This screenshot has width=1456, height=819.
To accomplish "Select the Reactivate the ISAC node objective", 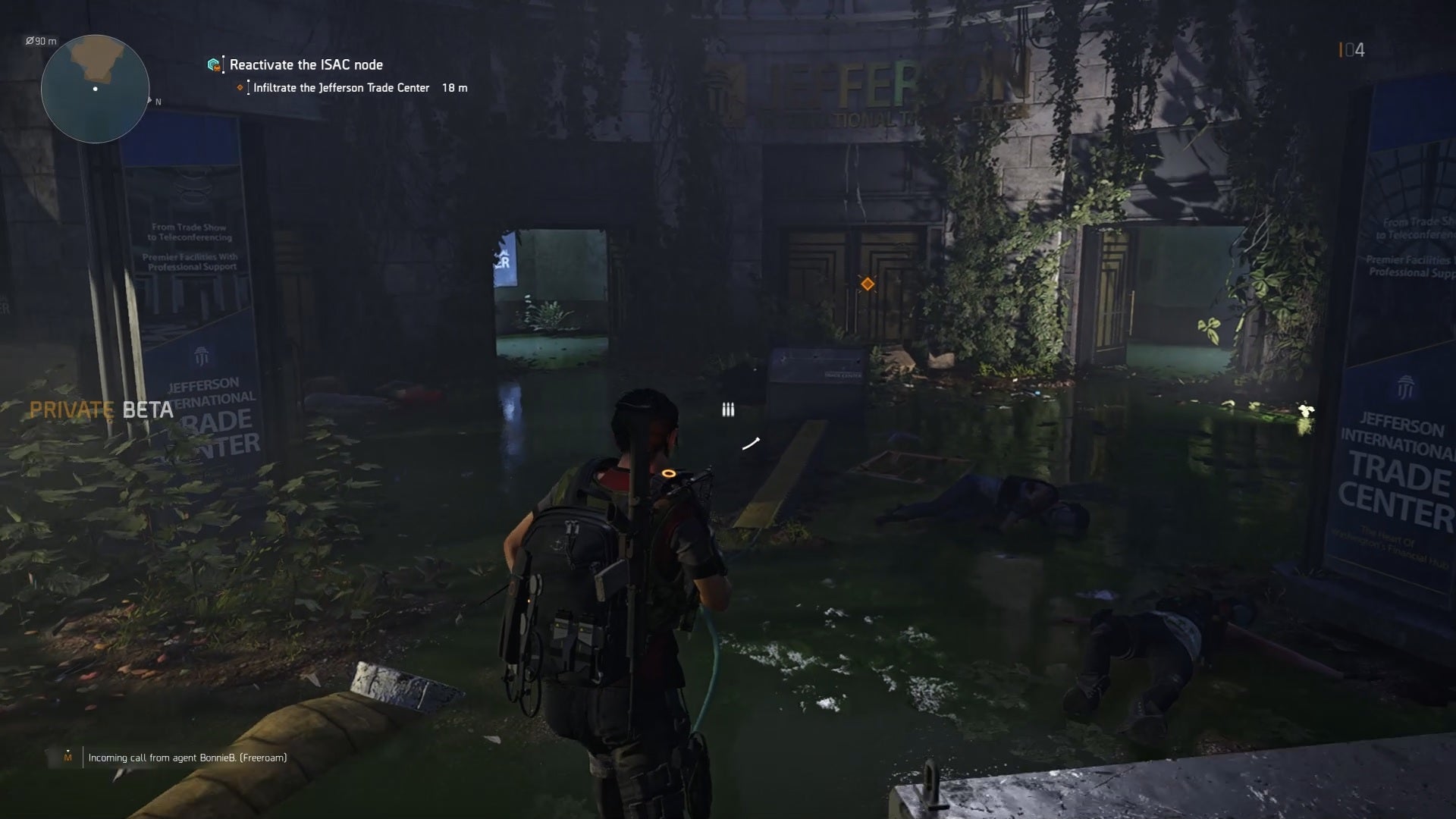I will (x=306, y=64).
